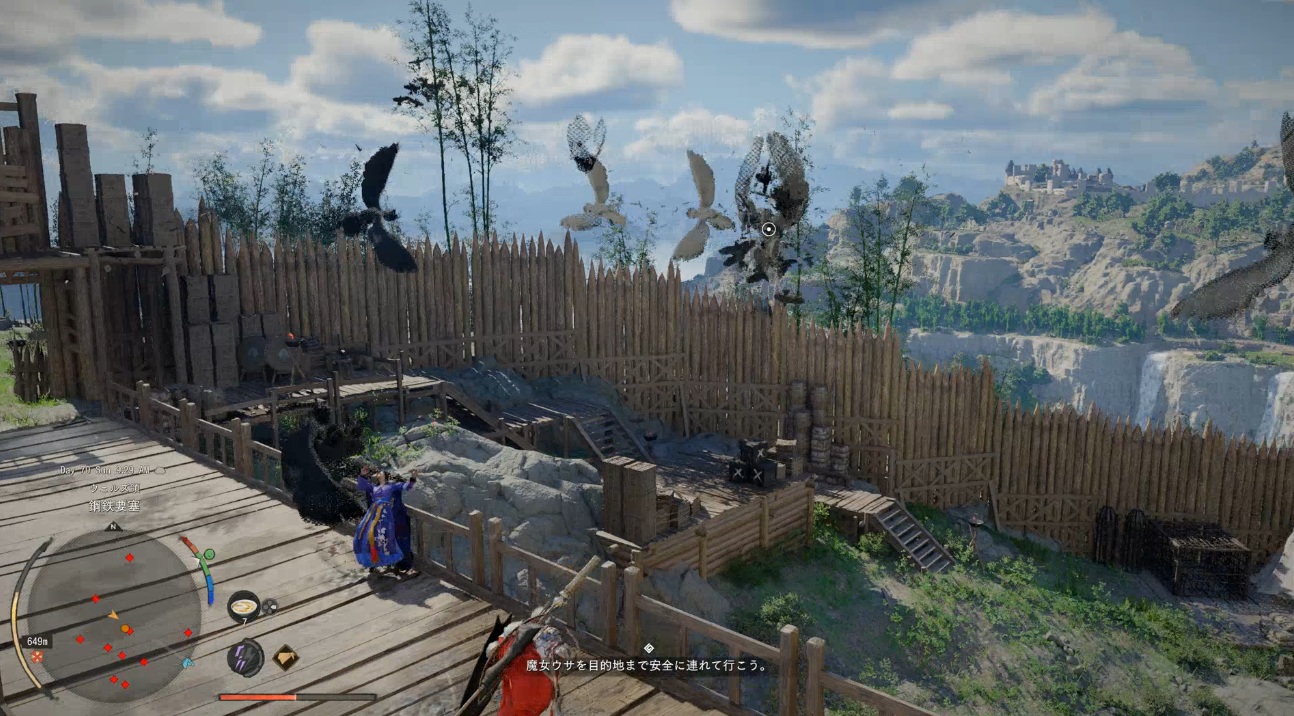Click the diamond quest objective icon

click(648, 648)
